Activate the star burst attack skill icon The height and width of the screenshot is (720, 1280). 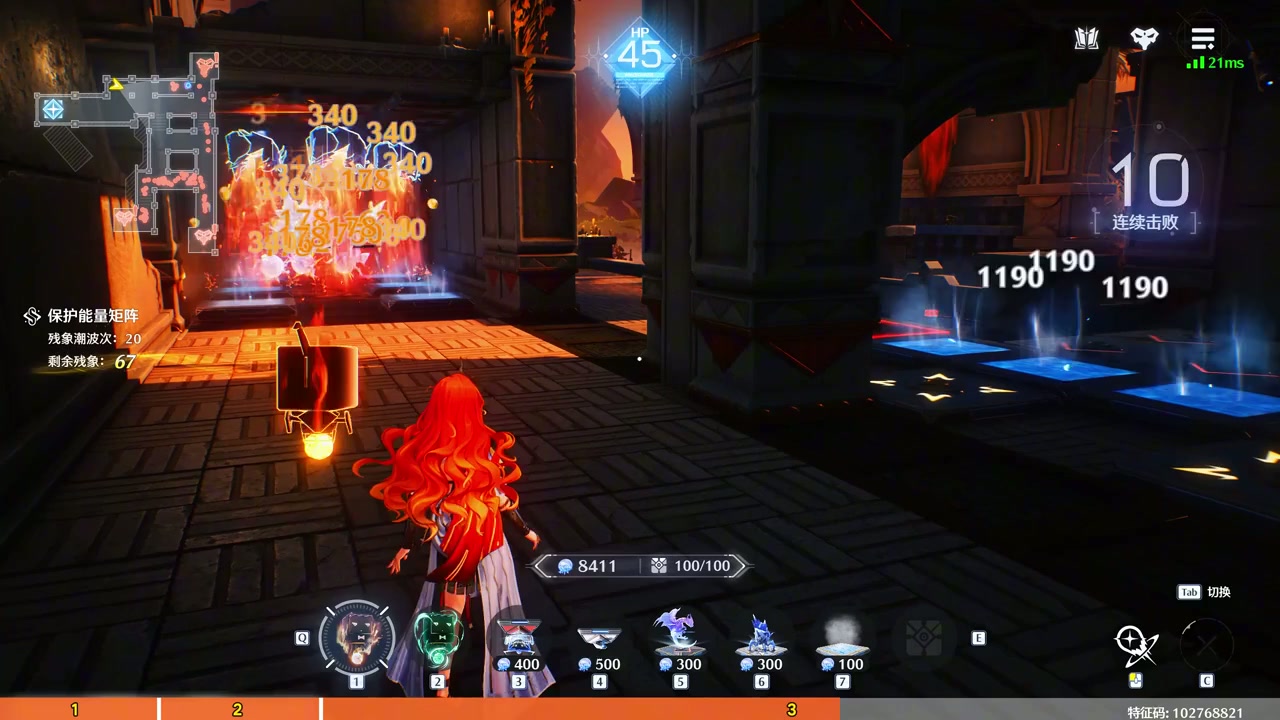click(x=1136, y=644)
